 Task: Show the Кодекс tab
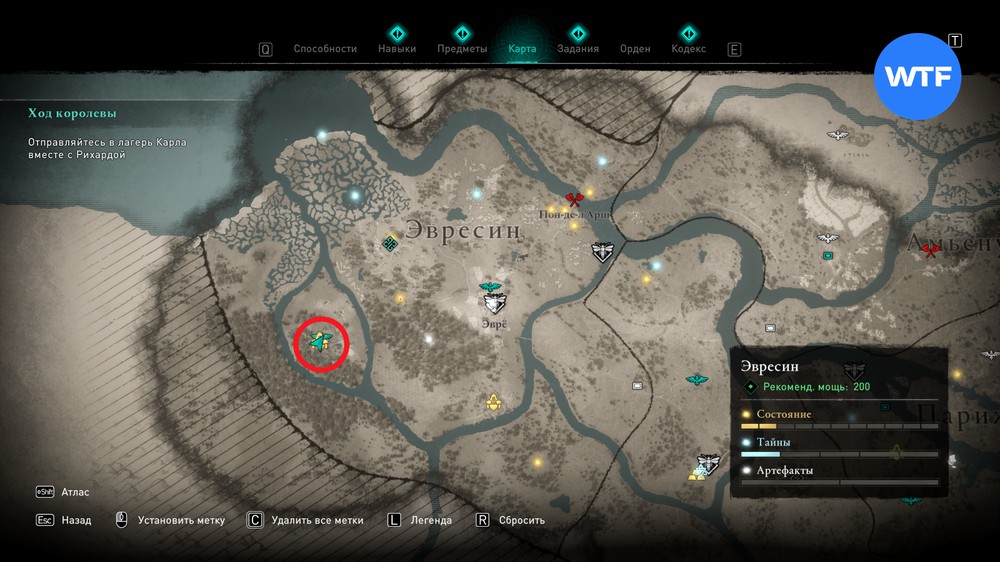pos(688,48)
